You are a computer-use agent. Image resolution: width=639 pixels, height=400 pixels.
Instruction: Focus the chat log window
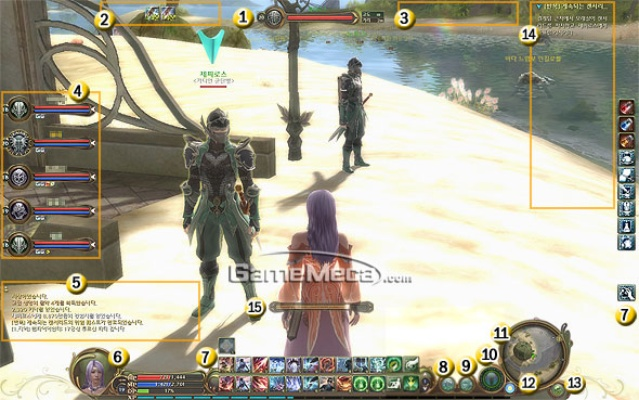pyautogui.click(x=100, y=312)
